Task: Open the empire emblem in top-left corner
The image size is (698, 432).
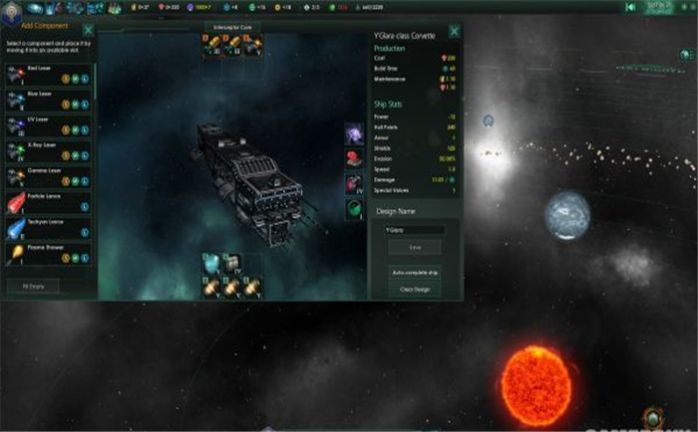Action: point(11,9)
